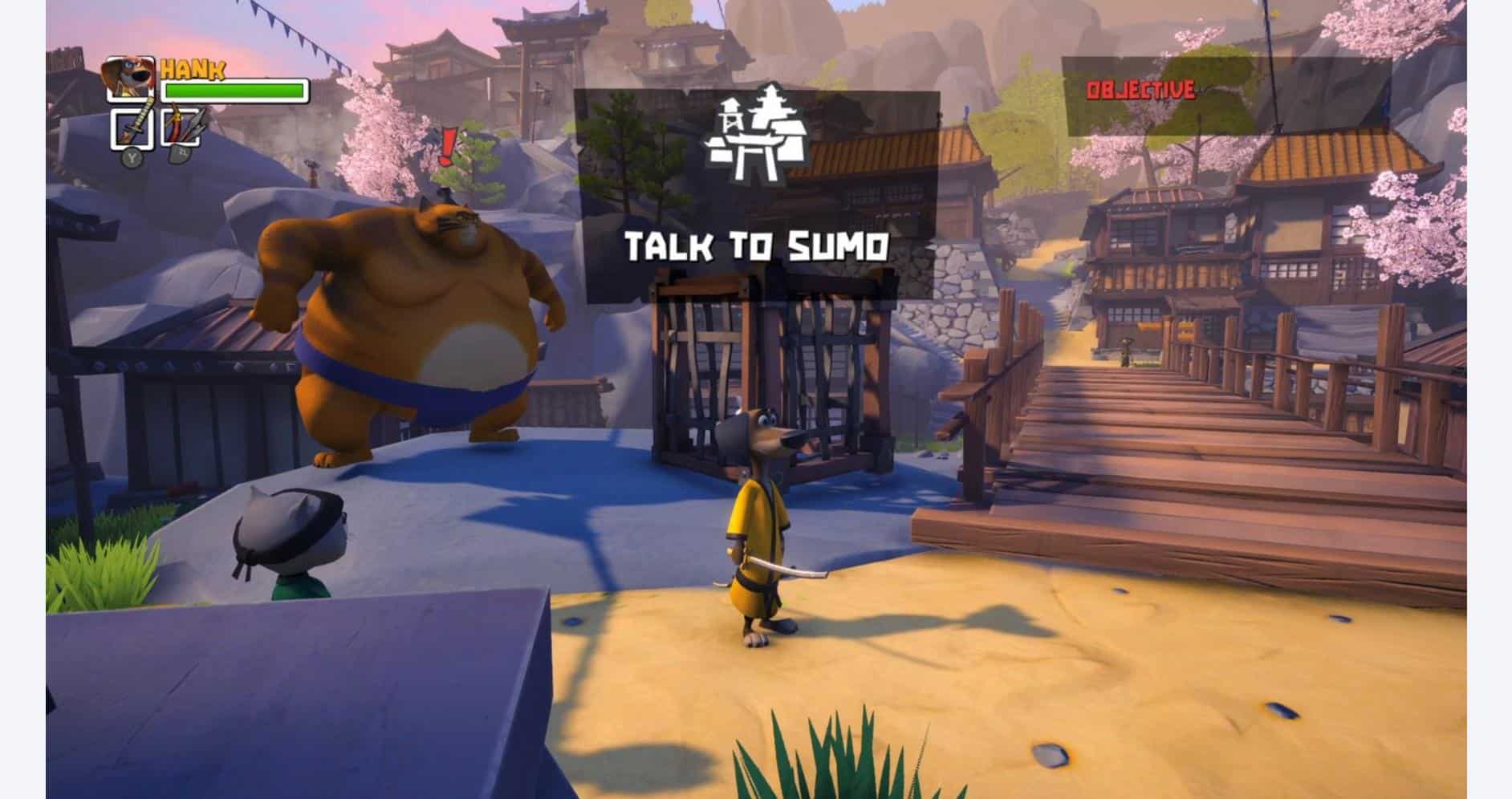Select the throwing knives weapon slot icon
The image size is (1512, 799).
(x=181, y=127)
